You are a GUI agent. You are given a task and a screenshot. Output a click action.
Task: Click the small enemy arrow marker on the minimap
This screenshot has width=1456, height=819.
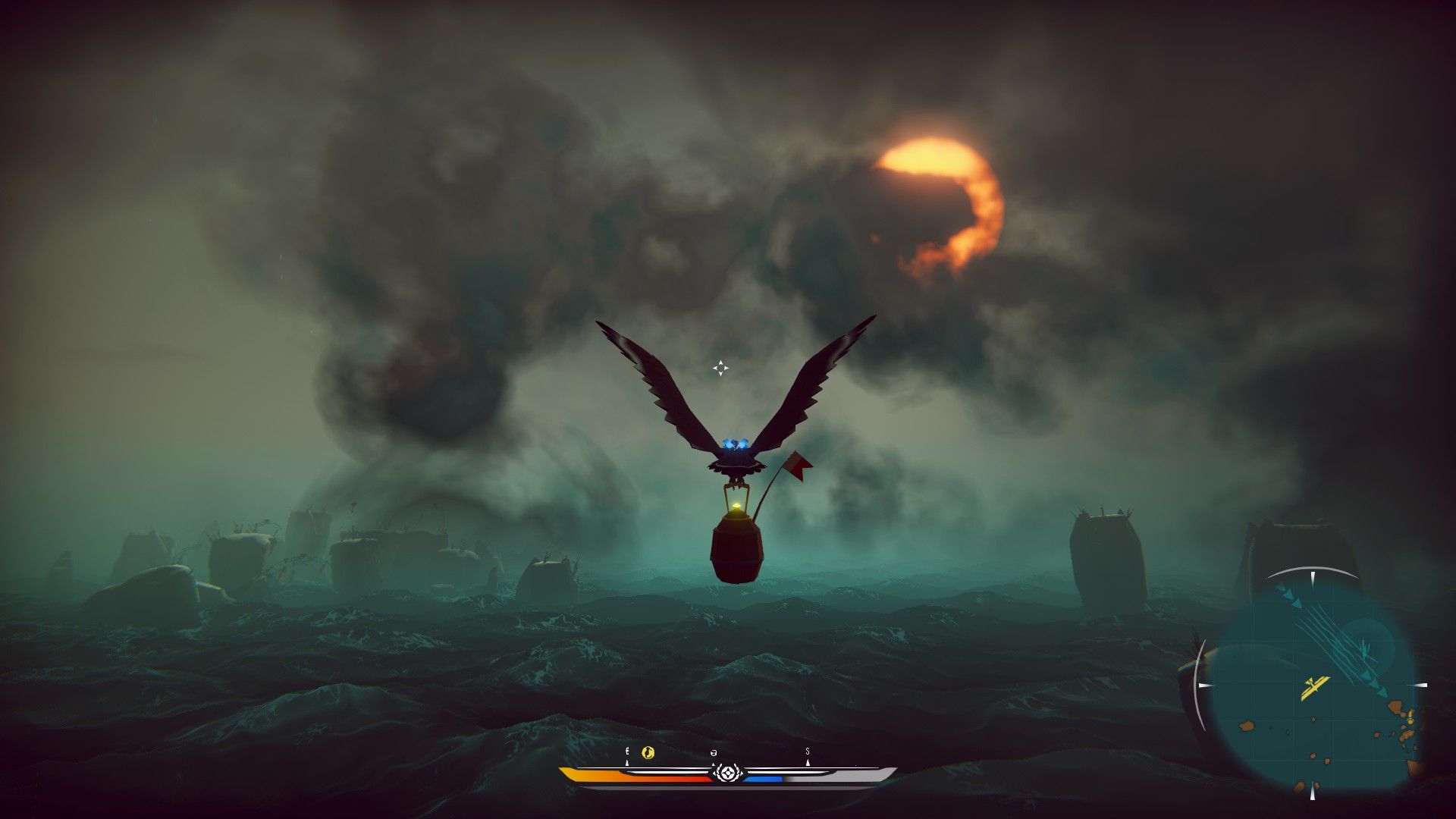(x=1364, y=648)
